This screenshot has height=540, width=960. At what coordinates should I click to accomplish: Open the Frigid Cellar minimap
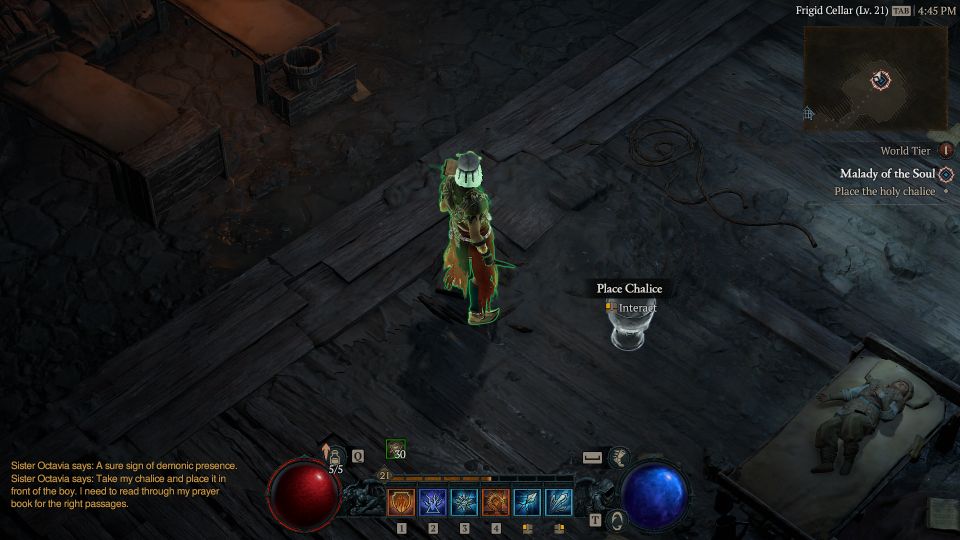pyautogui.click(x=876, y=78)
